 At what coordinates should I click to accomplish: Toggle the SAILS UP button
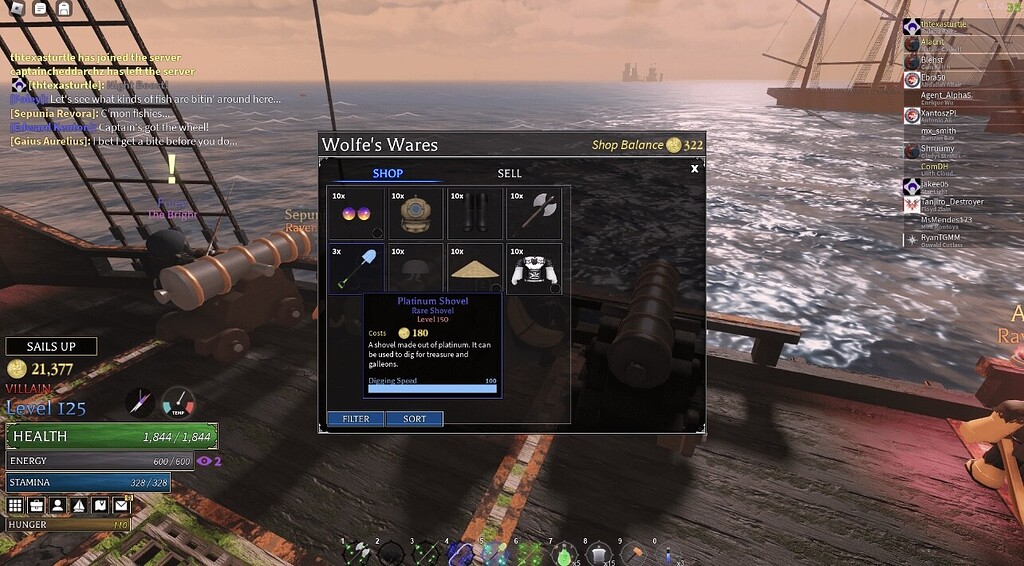[51, 346]
